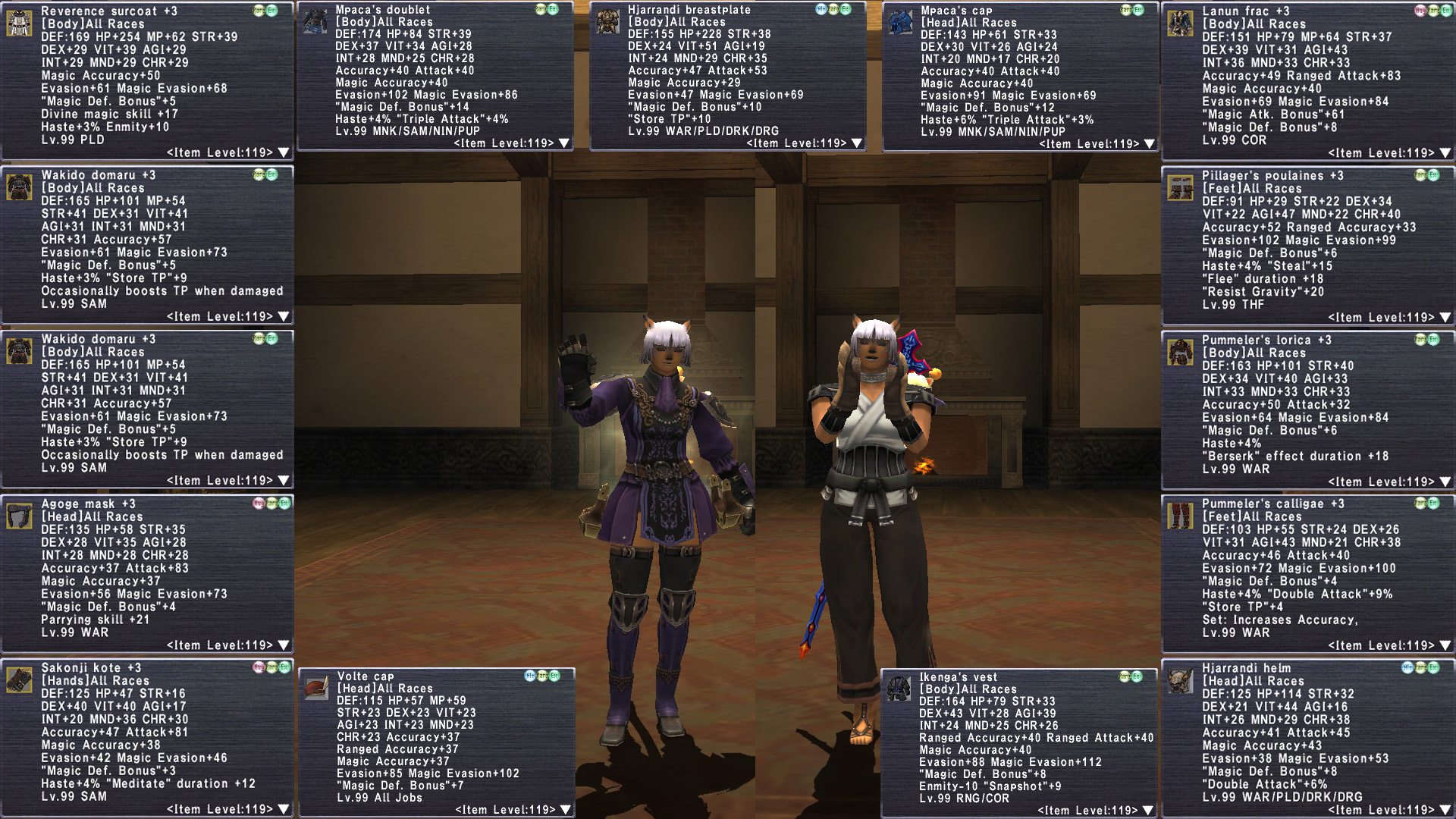
Task: Click the Pummeler's calligae +3 icon
Action: 1180,516
